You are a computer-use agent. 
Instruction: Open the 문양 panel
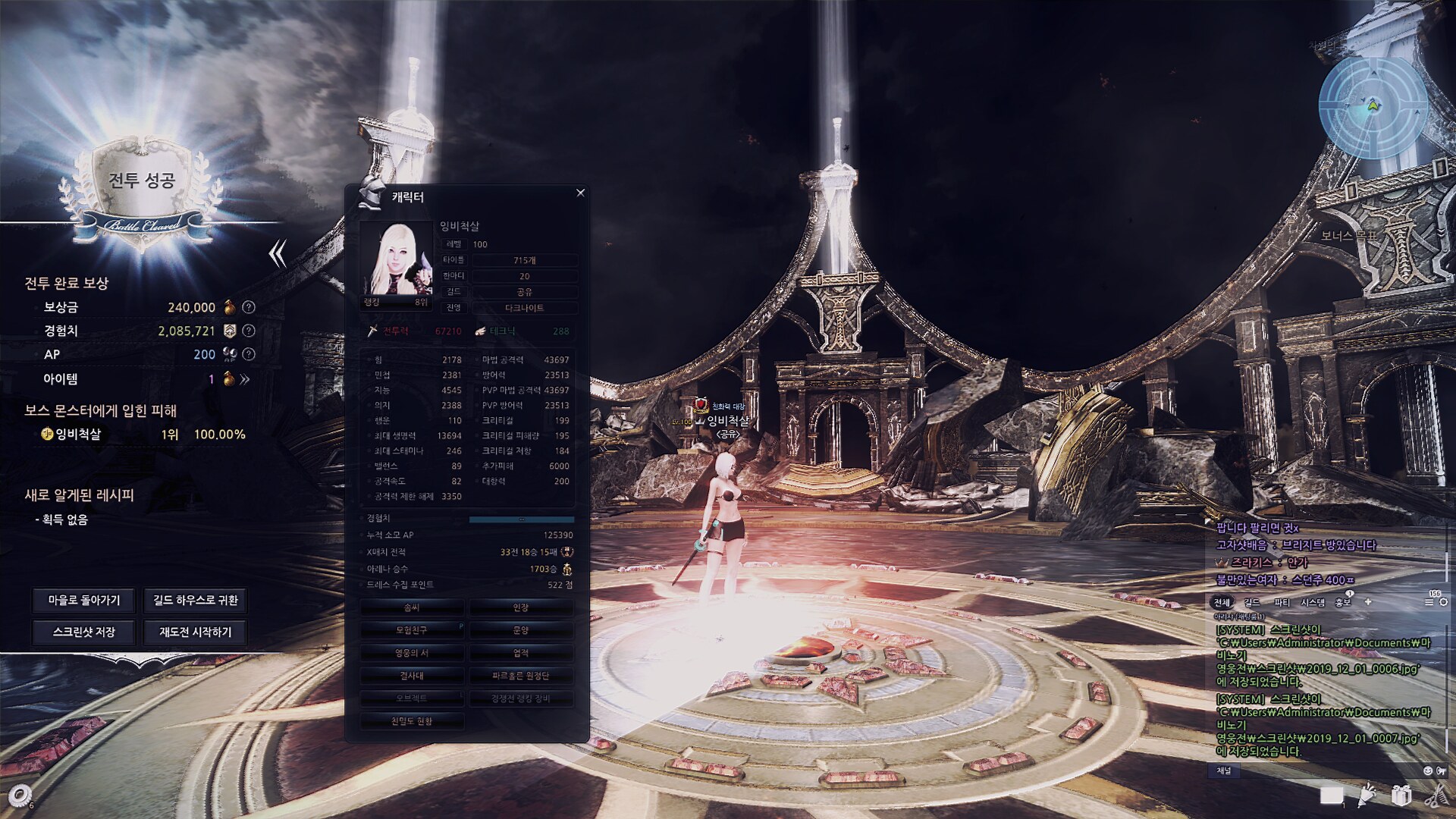click(521, 630)
